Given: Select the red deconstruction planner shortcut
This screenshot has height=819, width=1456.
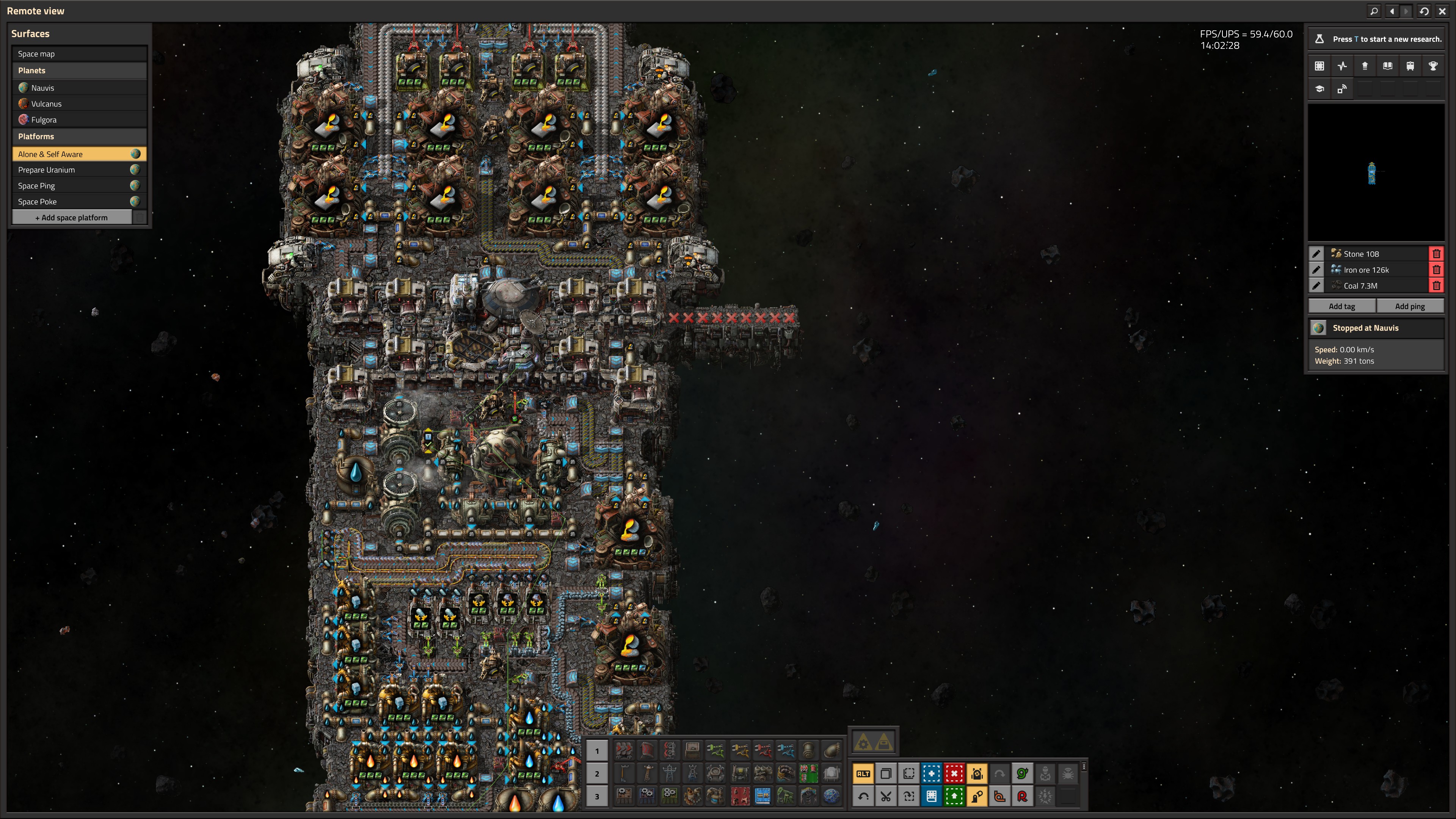Looking at the screenshot, I should point(954,774).
